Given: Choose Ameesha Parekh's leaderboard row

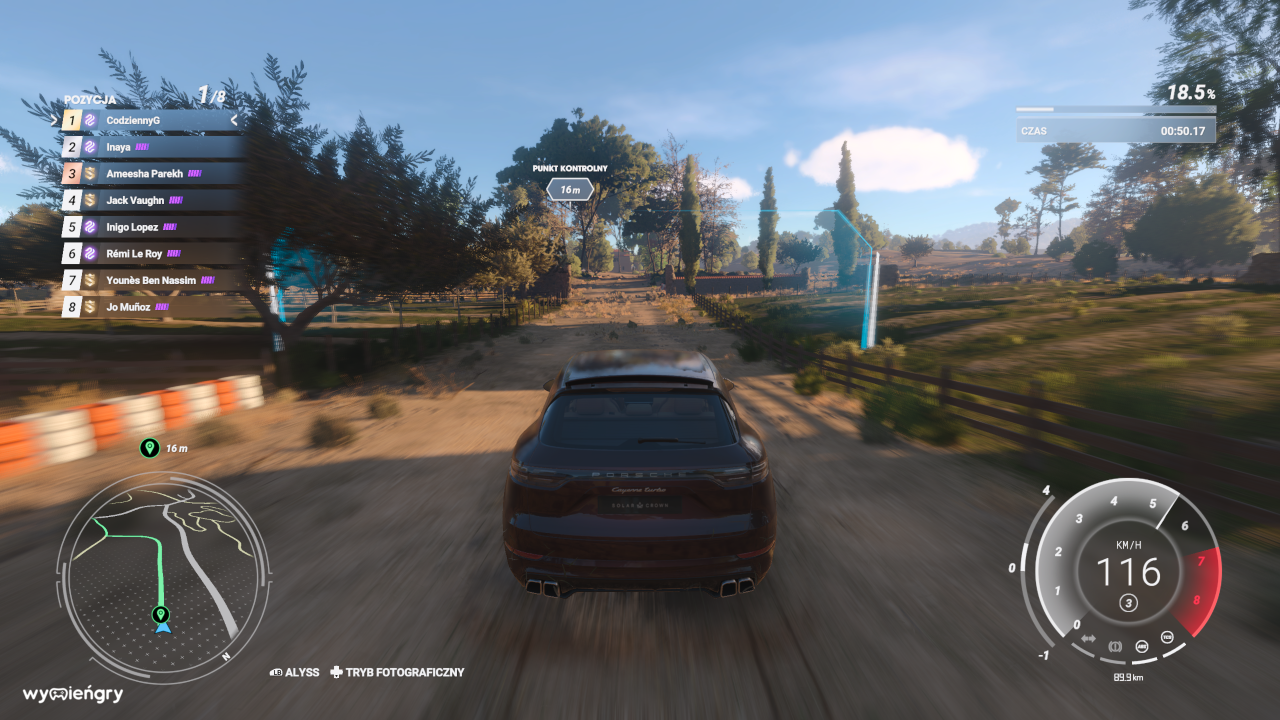Looking at the screenshot, I should pos(150,173).
